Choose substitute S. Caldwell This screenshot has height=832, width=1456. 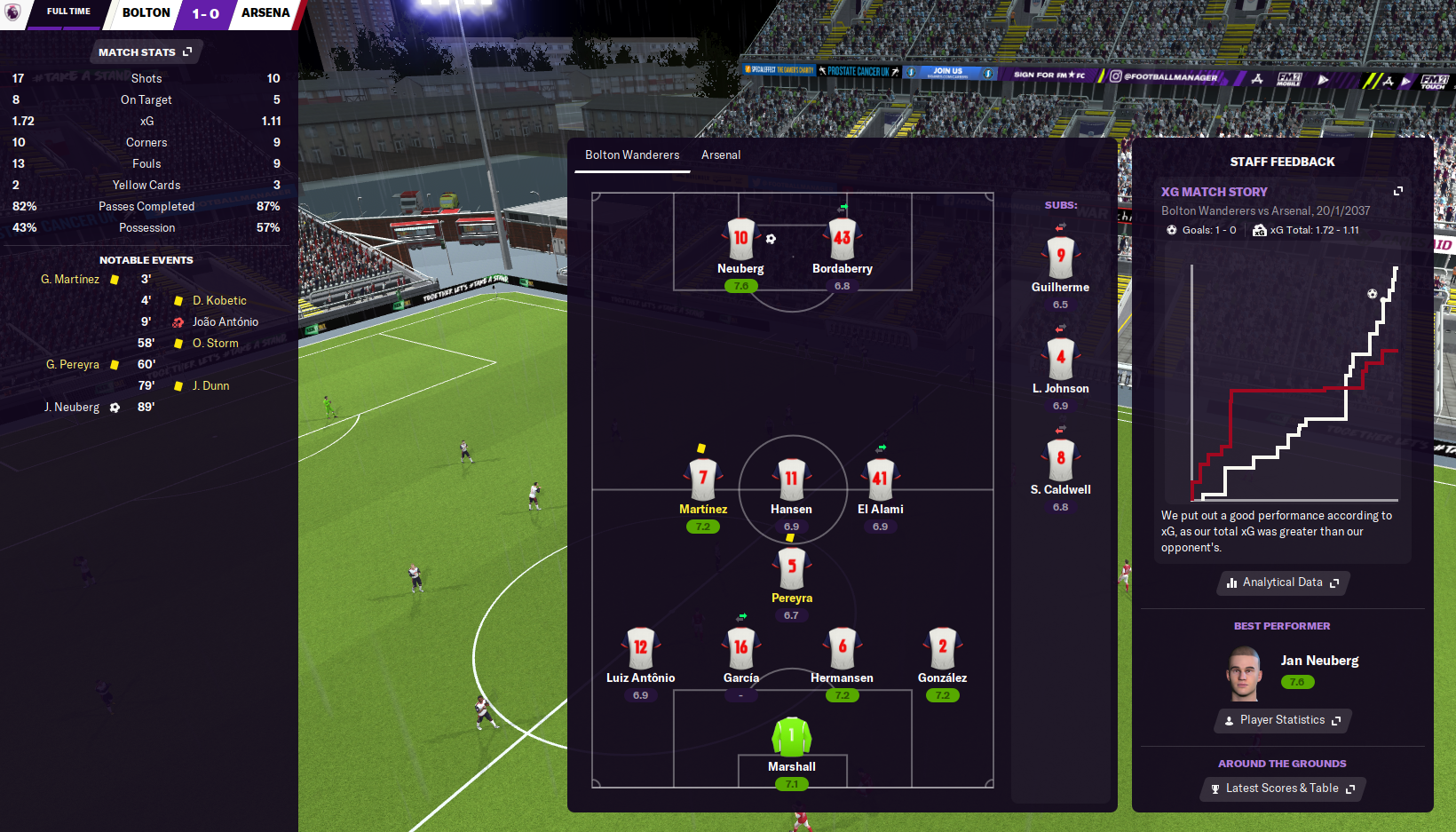(1060, 460)
